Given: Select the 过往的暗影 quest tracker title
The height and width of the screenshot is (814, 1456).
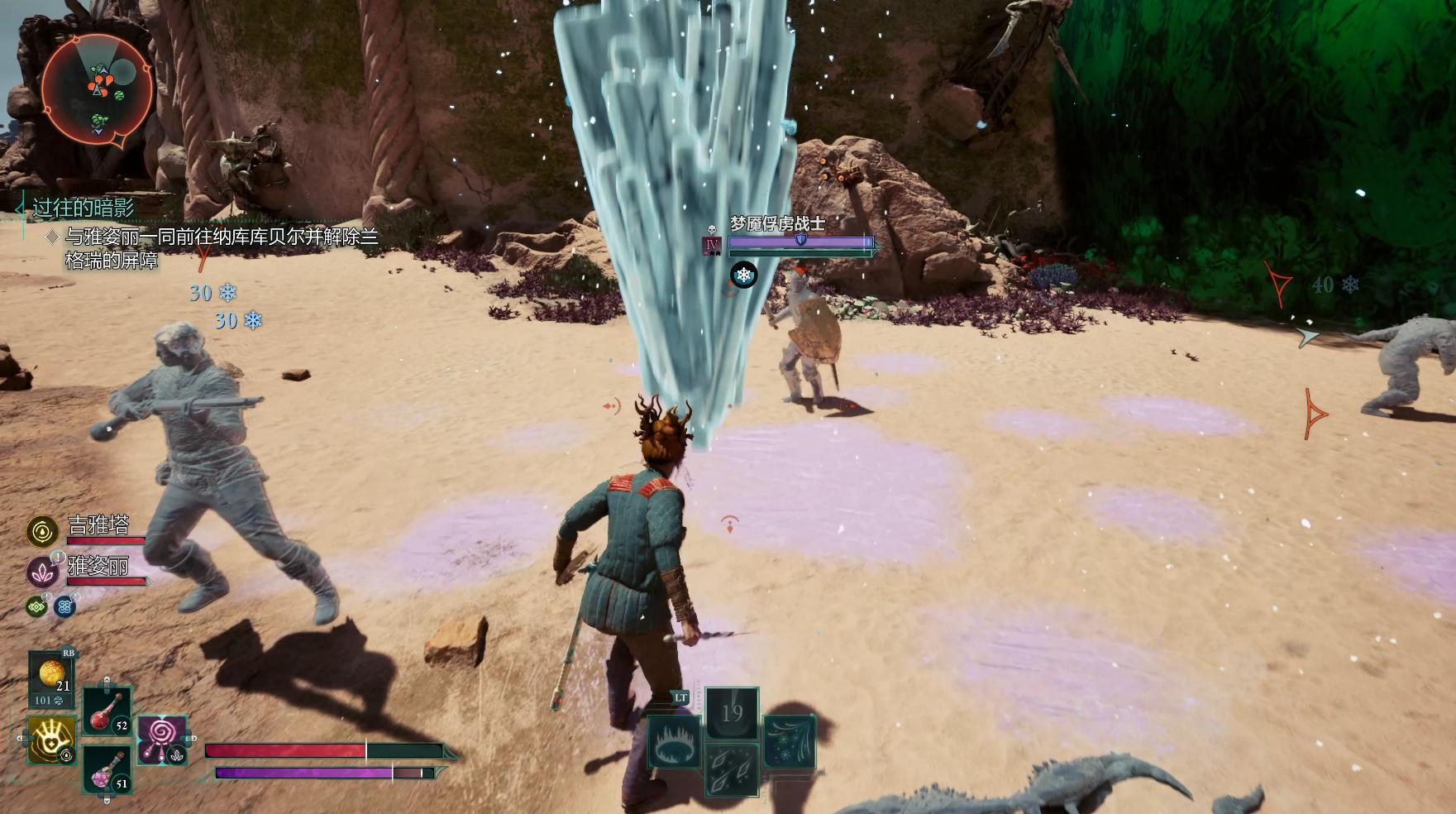Looking at the screenshot, I should (83, 208).
